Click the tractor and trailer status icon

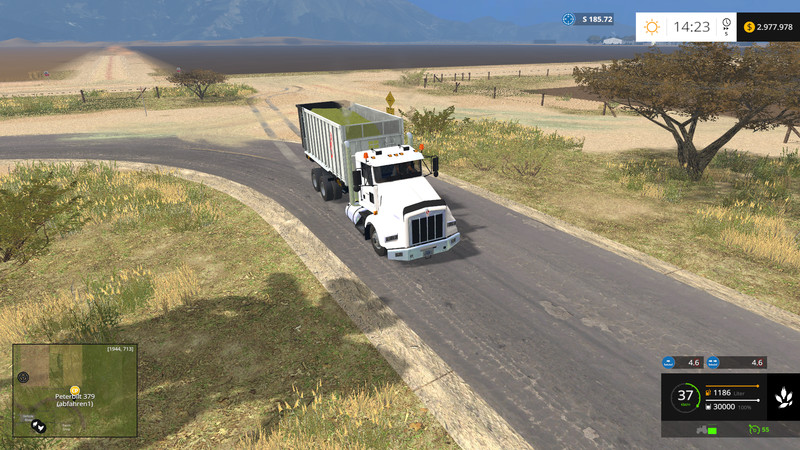coord(703,429)
